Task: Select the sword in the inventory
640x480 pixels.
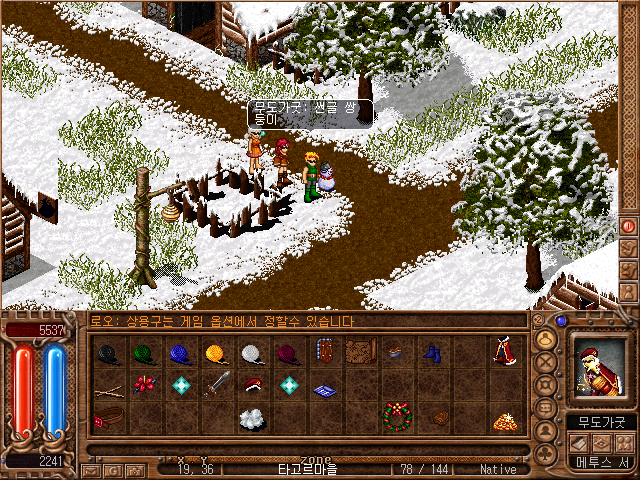Action: click(x=215, y=385)
